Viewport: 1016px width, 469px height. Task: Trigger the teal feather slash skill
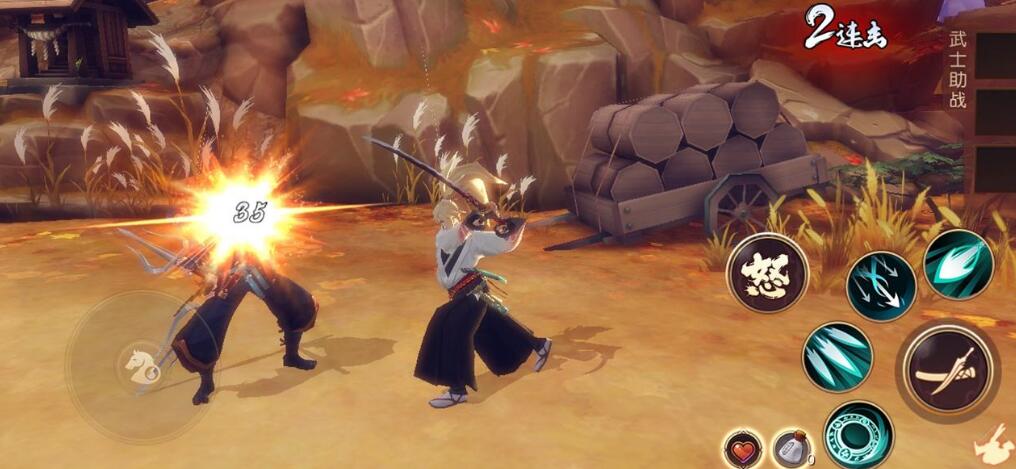pyautogui.click(x=958, y=264)
